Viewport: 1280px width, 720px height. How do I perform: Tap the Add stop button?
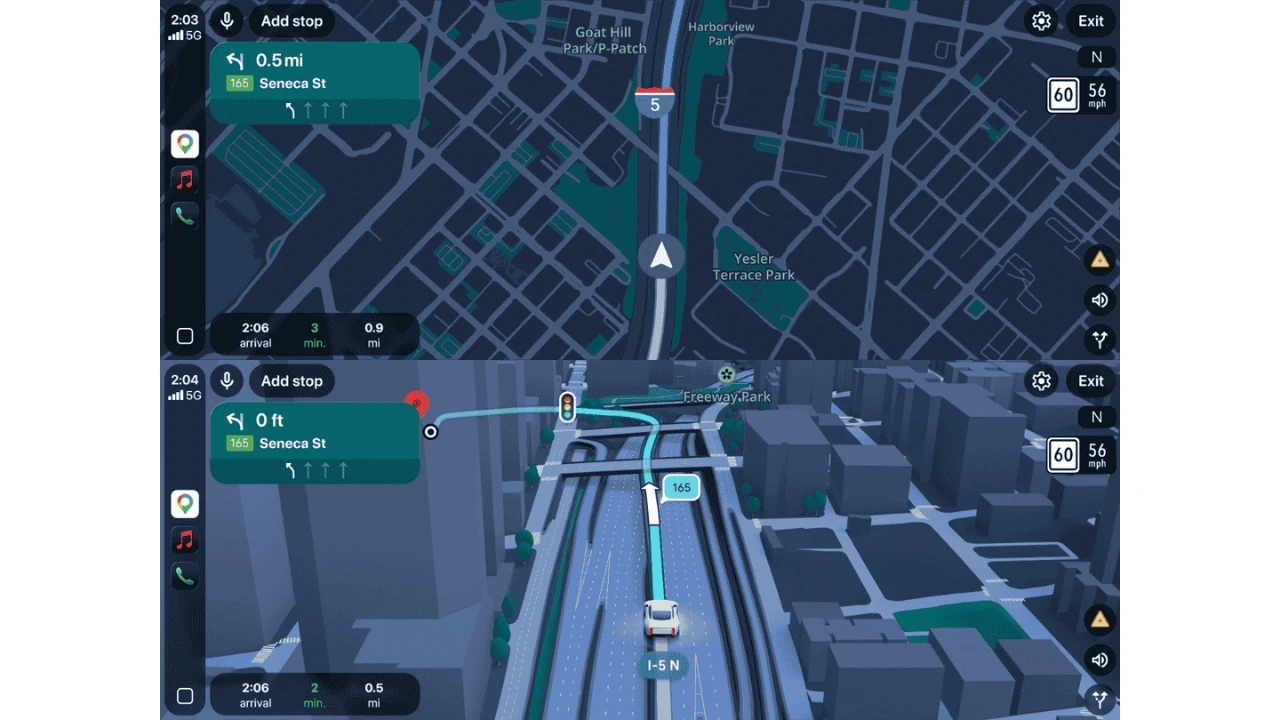tap(291, 381)
